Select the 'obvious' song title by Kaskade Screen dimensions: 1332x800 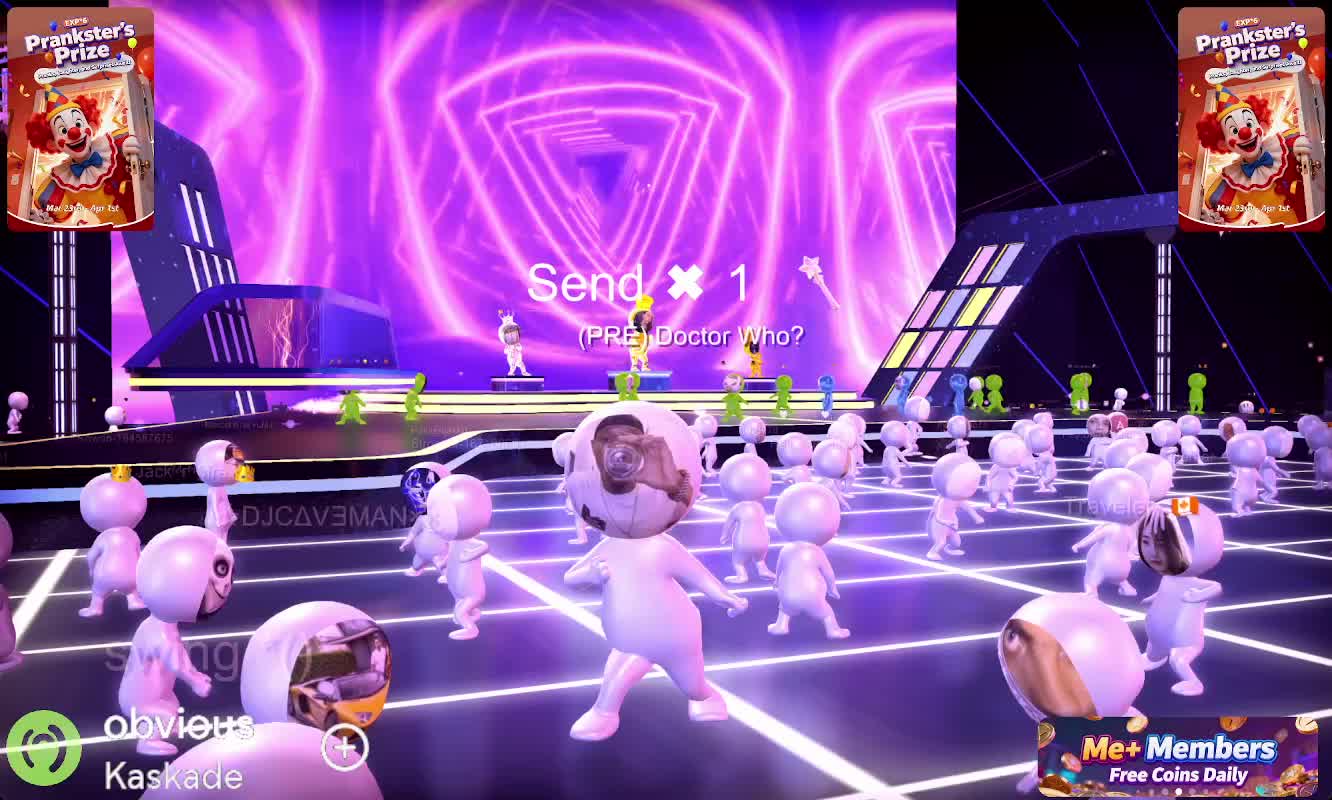pyautogui.click(x=177, y=725)
